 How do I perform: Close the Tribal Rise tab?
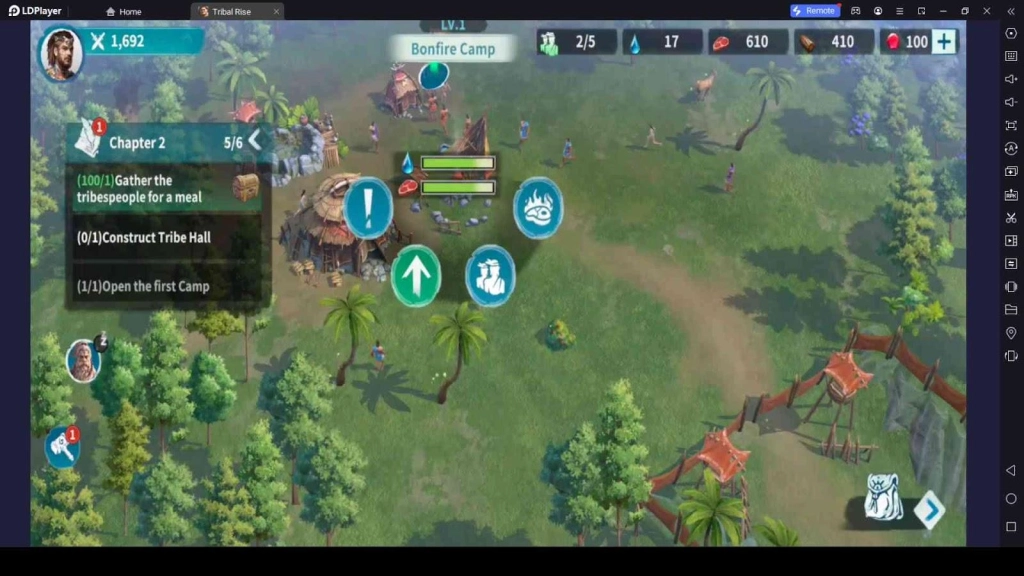coord(276,11)
